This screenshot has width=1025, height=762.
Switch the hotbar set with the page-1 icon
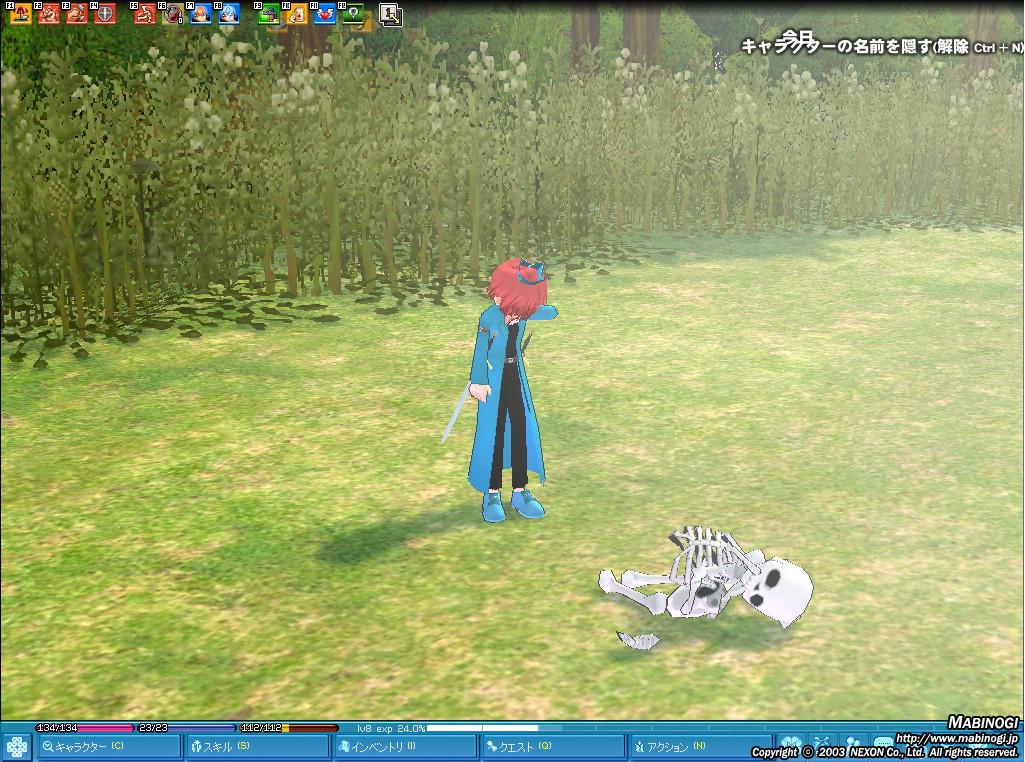tap(391, 14)
